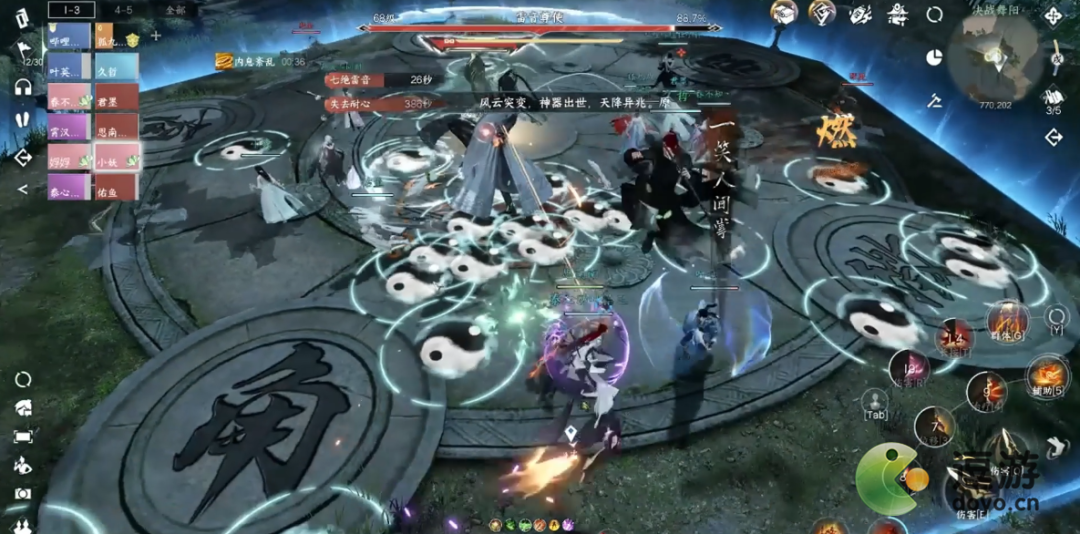
Task: Collapse the left panel with the arrow
Action: click(x=22, y=189)
